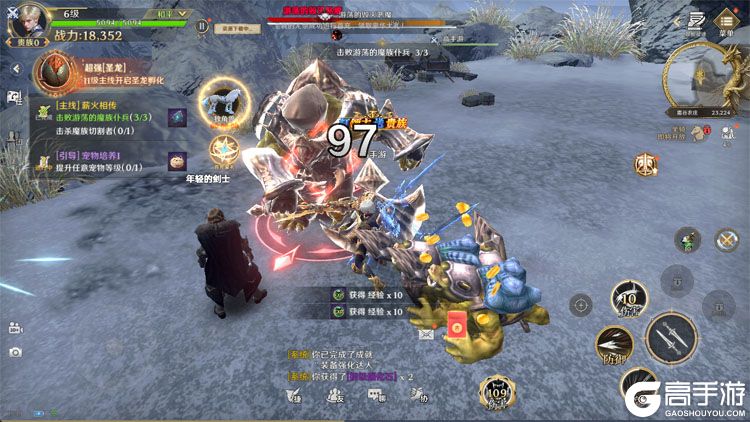
Task: Select the 宠物培养 guide quest
Action: (100, 161)
